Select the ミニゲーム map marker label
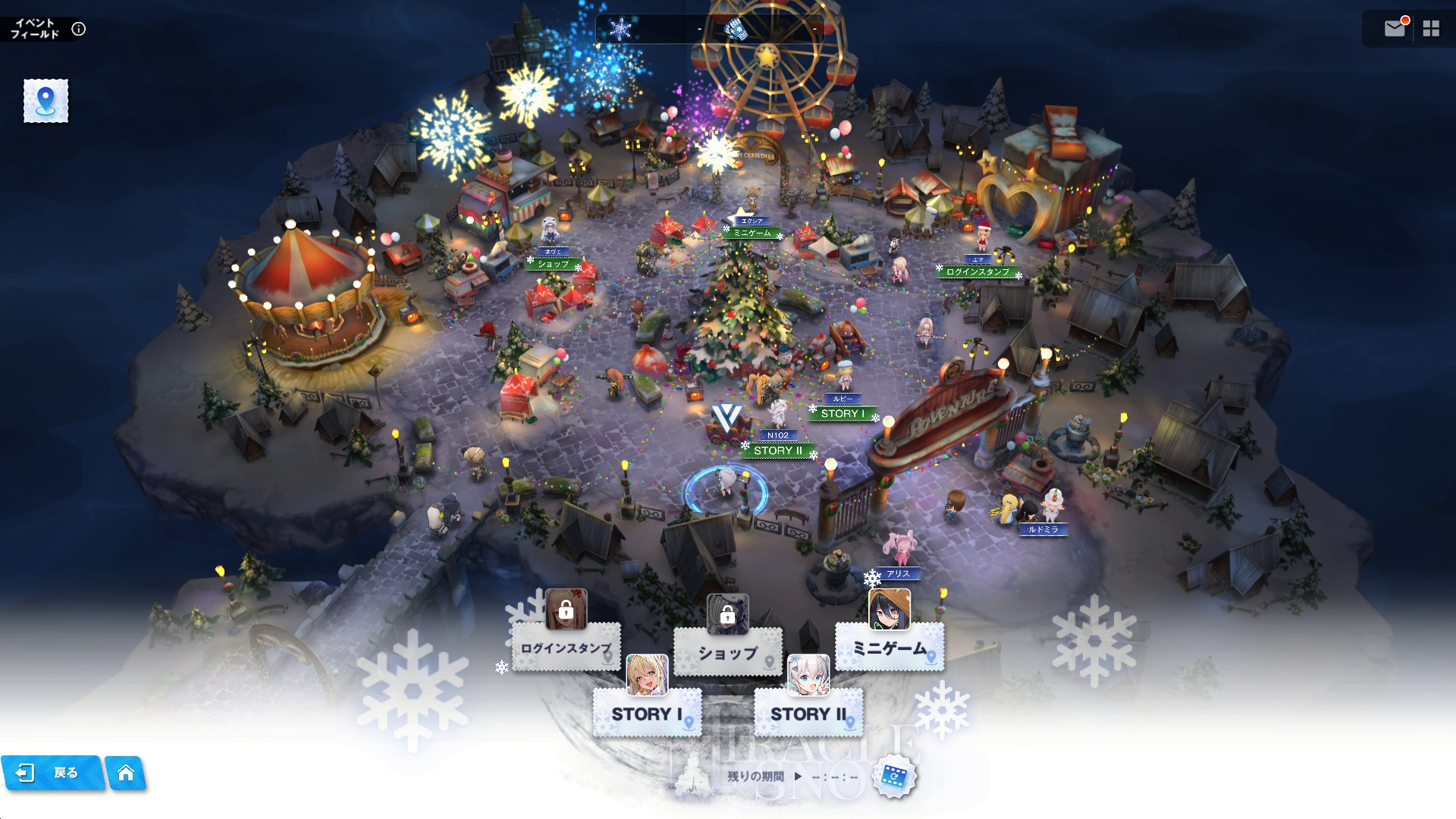This screenshot has width=1456, height=819. click(x=752, y=233)
